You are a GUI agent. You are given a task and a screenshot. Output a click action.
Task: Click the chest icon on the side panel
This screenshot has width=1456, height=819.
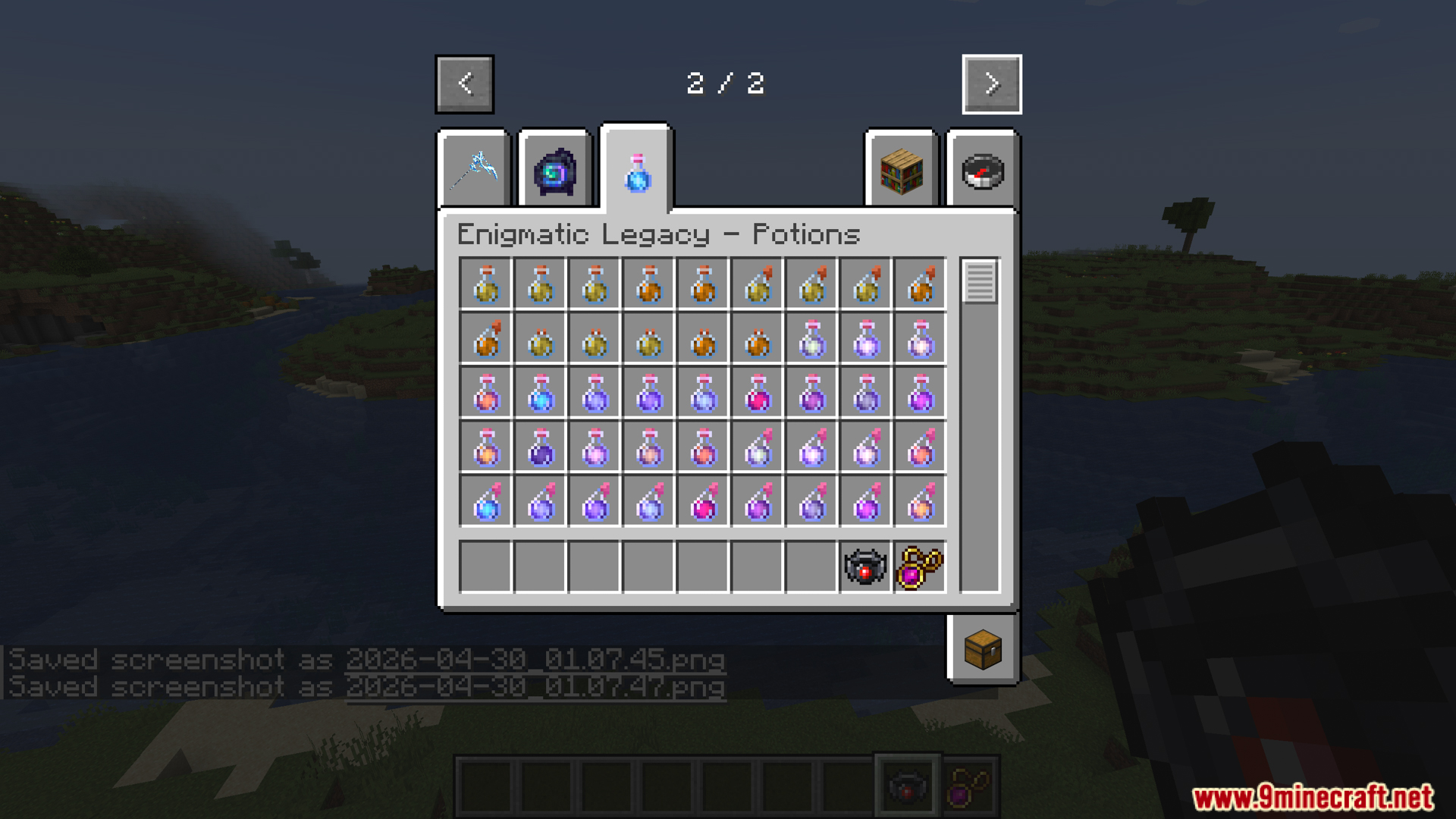coord(982,650)
